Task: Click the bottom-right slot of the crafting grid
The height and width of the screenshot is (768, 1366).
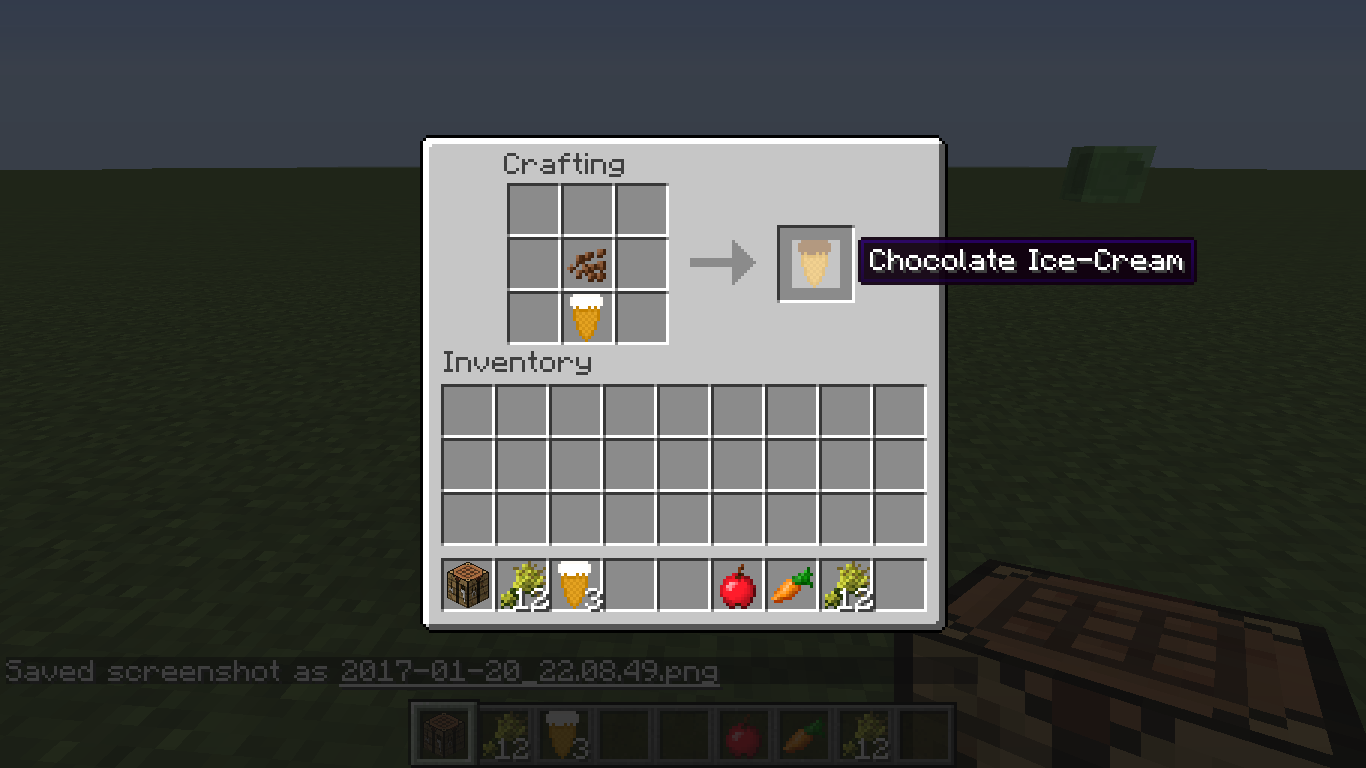Action: (641, 317)
